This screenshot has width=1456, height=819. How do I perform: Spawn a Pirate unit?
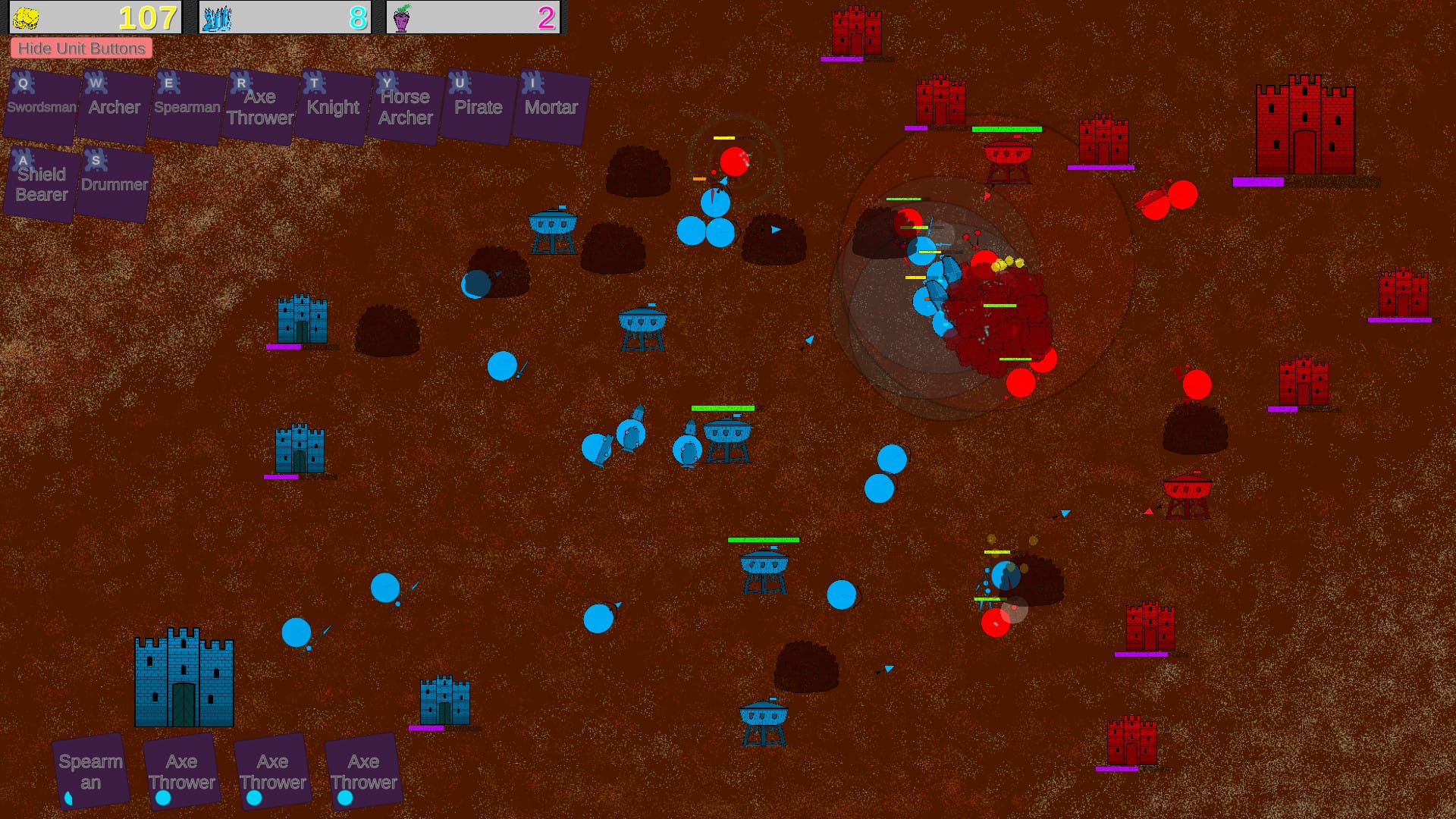point(479,107)
